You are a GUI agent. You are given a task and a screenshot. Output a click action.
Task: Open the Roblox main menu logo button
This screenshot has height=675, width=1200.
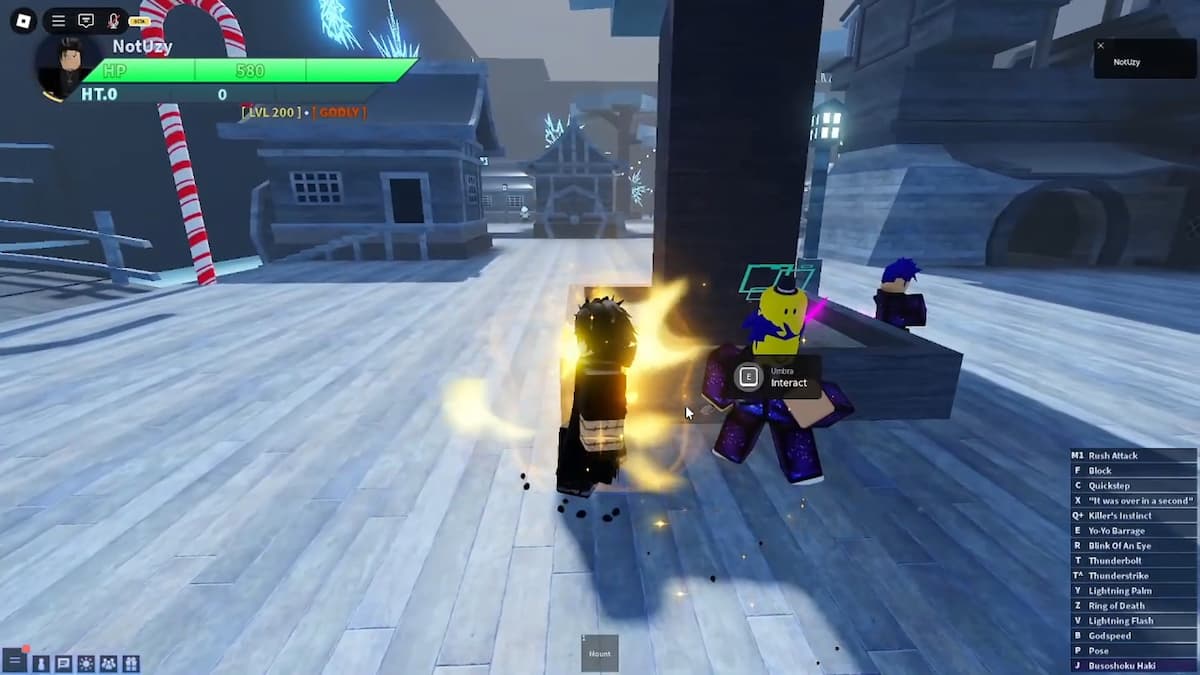24,20
